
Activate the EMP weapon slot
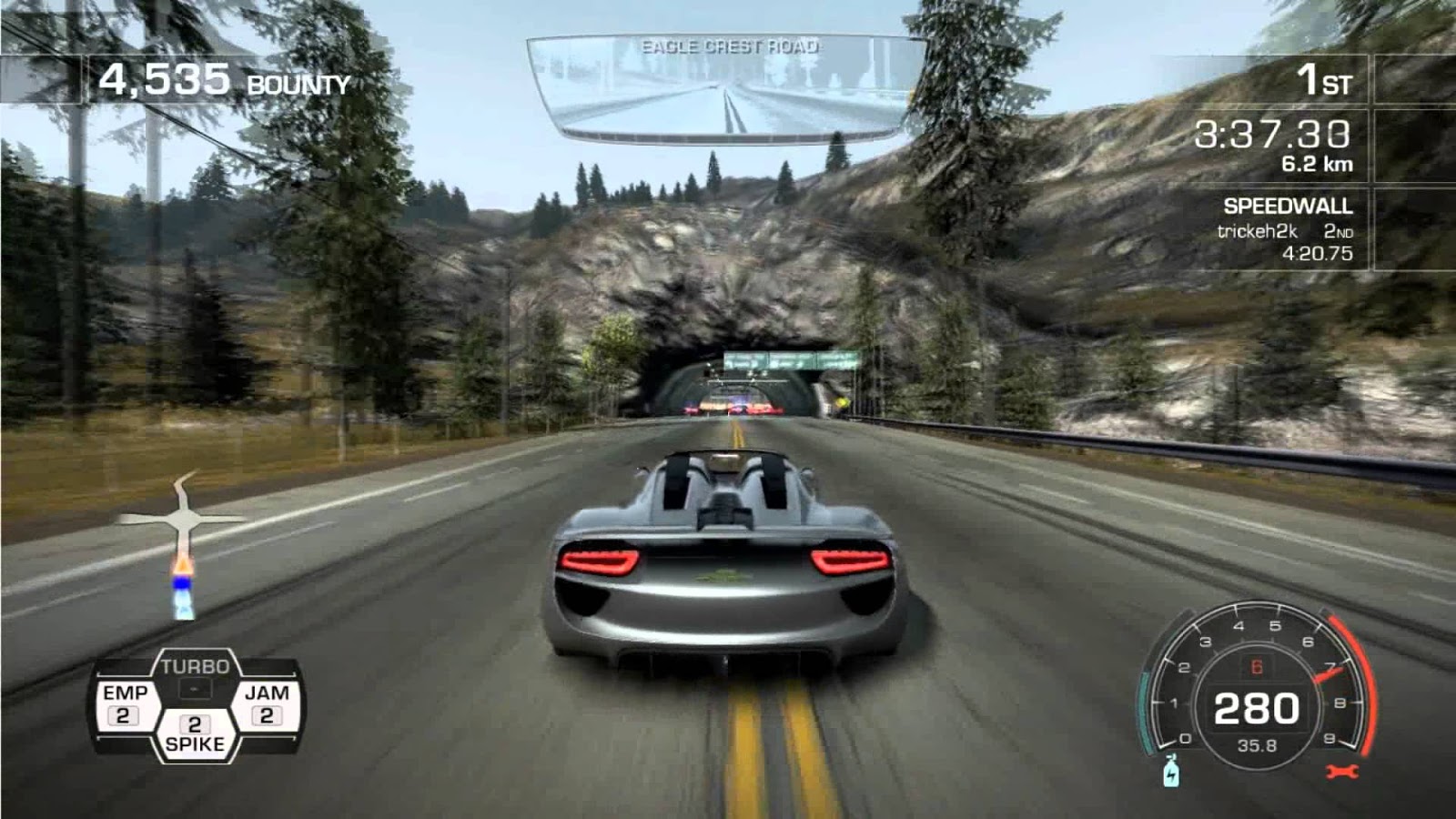click(126, 704)
